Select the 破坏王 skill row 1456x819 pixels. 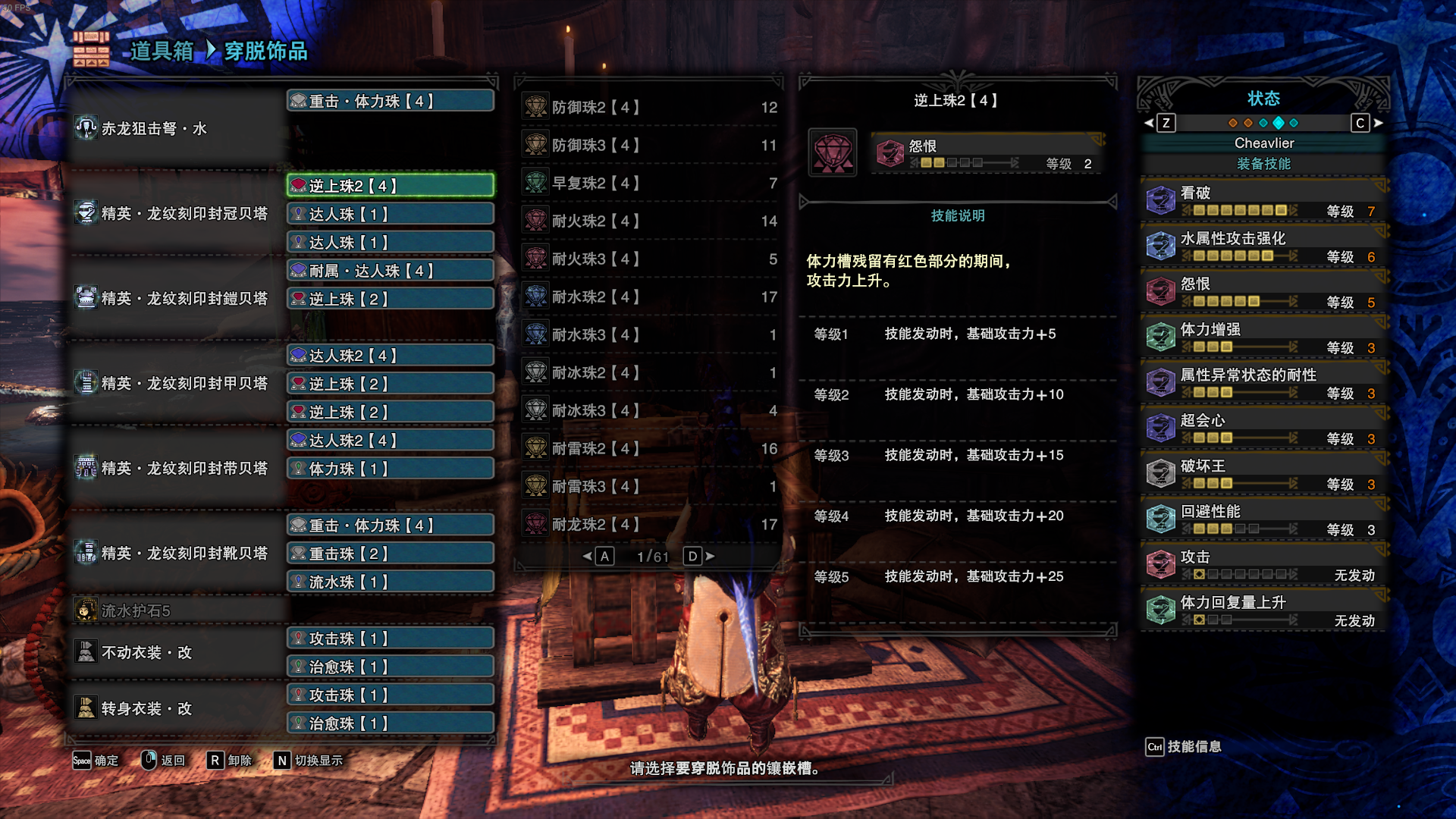pos(1263,474)
